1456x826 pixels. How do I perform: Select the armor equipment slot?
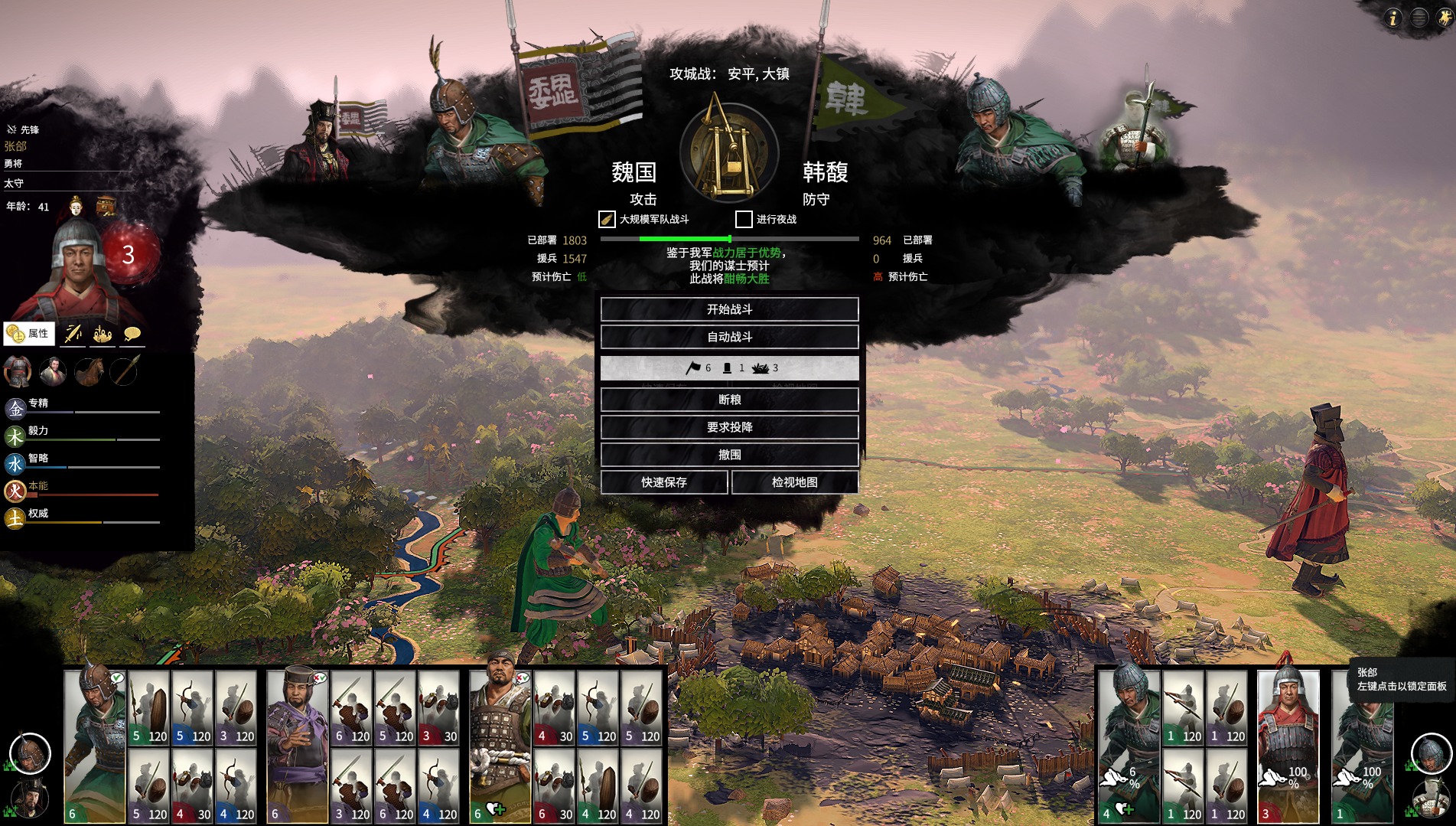18,372
